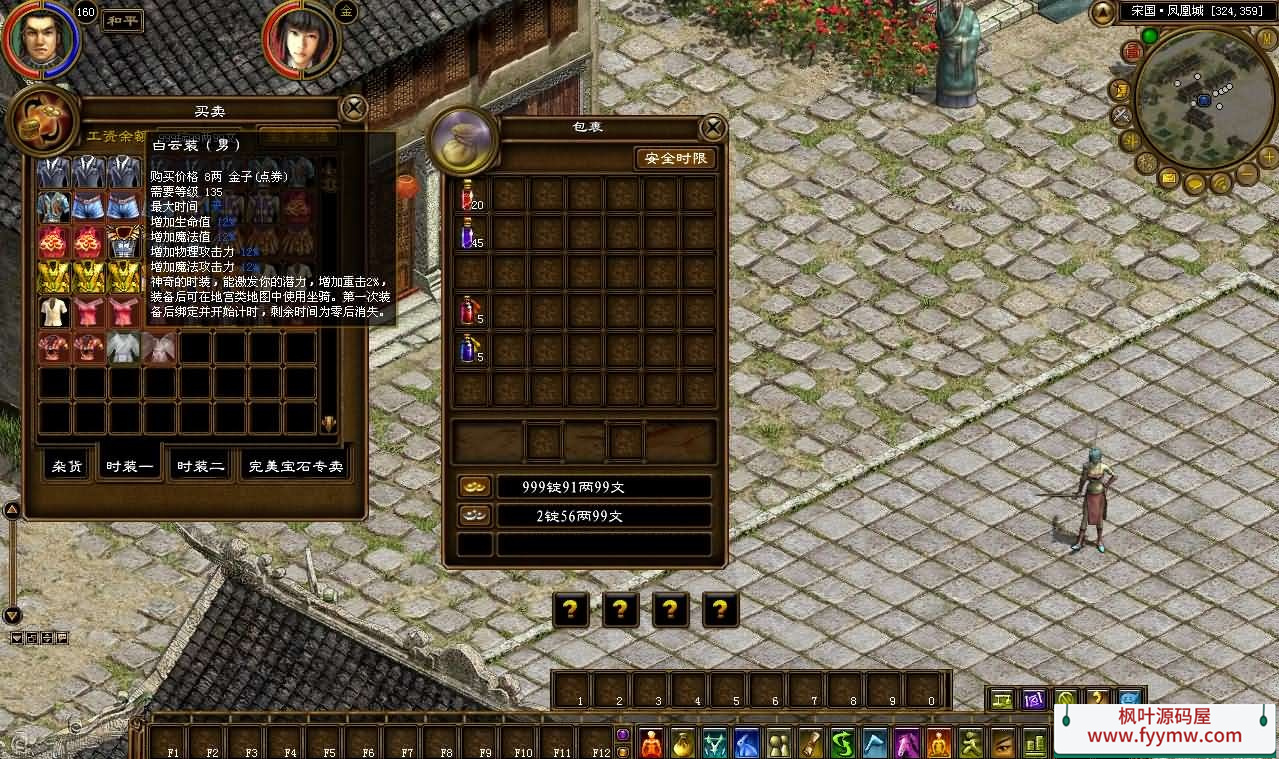Click the 和平 PK mode button
The image size is (1279, 759).
click(x=123, y=20)
